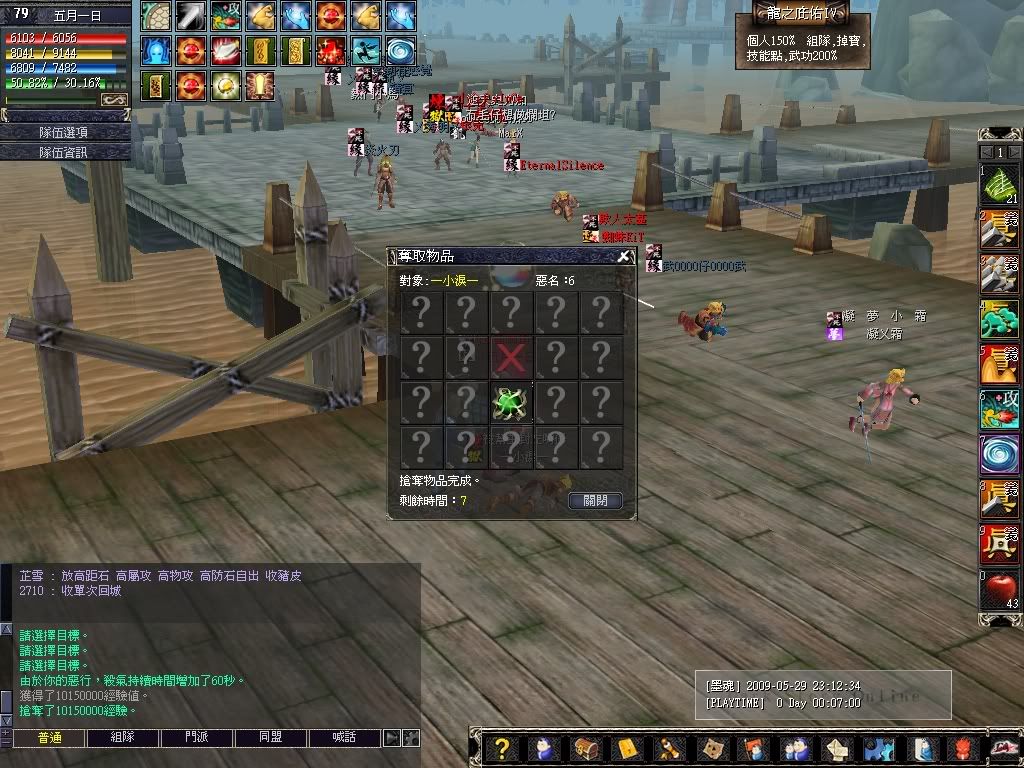Click the X on the loot window title bar
The width and height of the screenshot is (1024, 768).
pos(624,256)
